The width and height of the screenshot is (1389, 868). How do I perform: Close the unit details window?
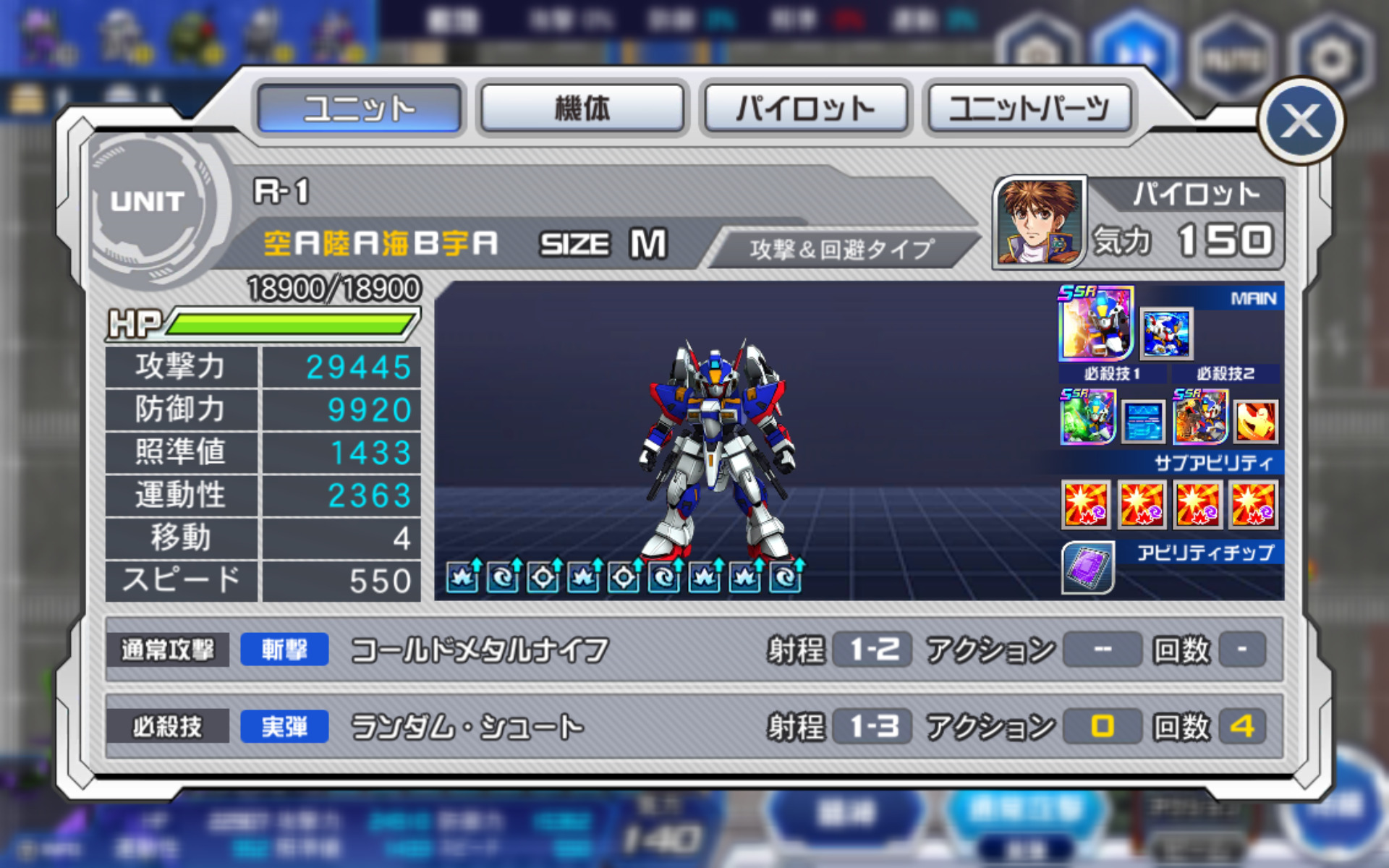pos(1301,121)
